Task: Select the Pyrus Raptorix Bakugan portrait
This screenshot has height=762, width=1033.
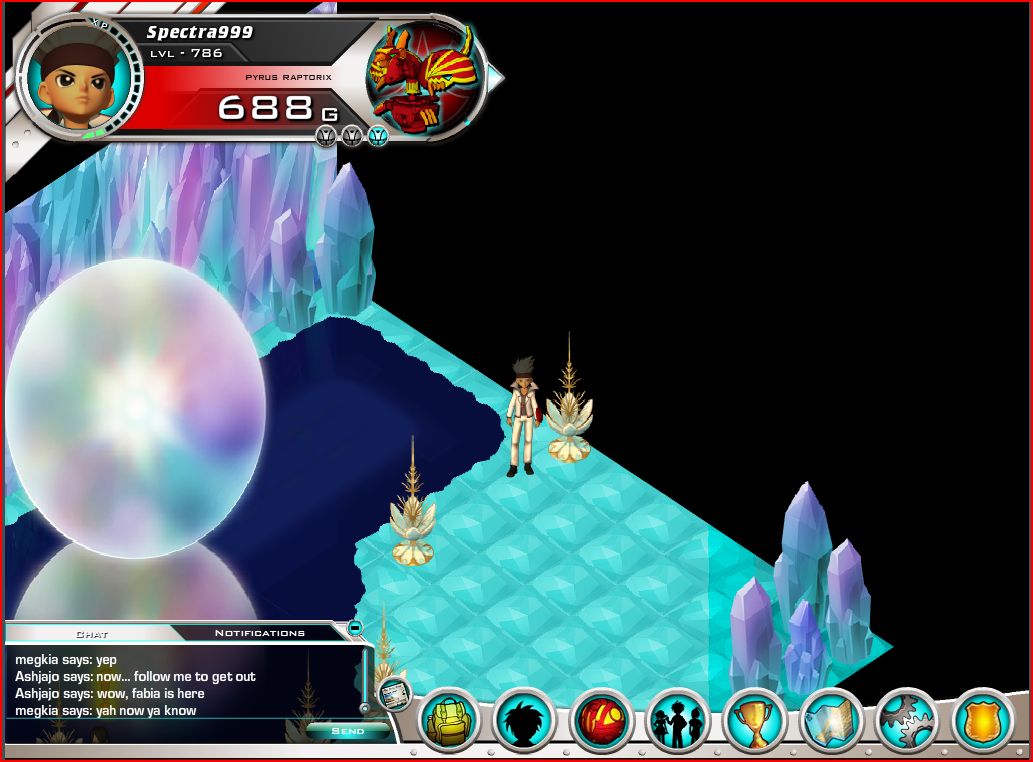Action: (x=419, y=76)
